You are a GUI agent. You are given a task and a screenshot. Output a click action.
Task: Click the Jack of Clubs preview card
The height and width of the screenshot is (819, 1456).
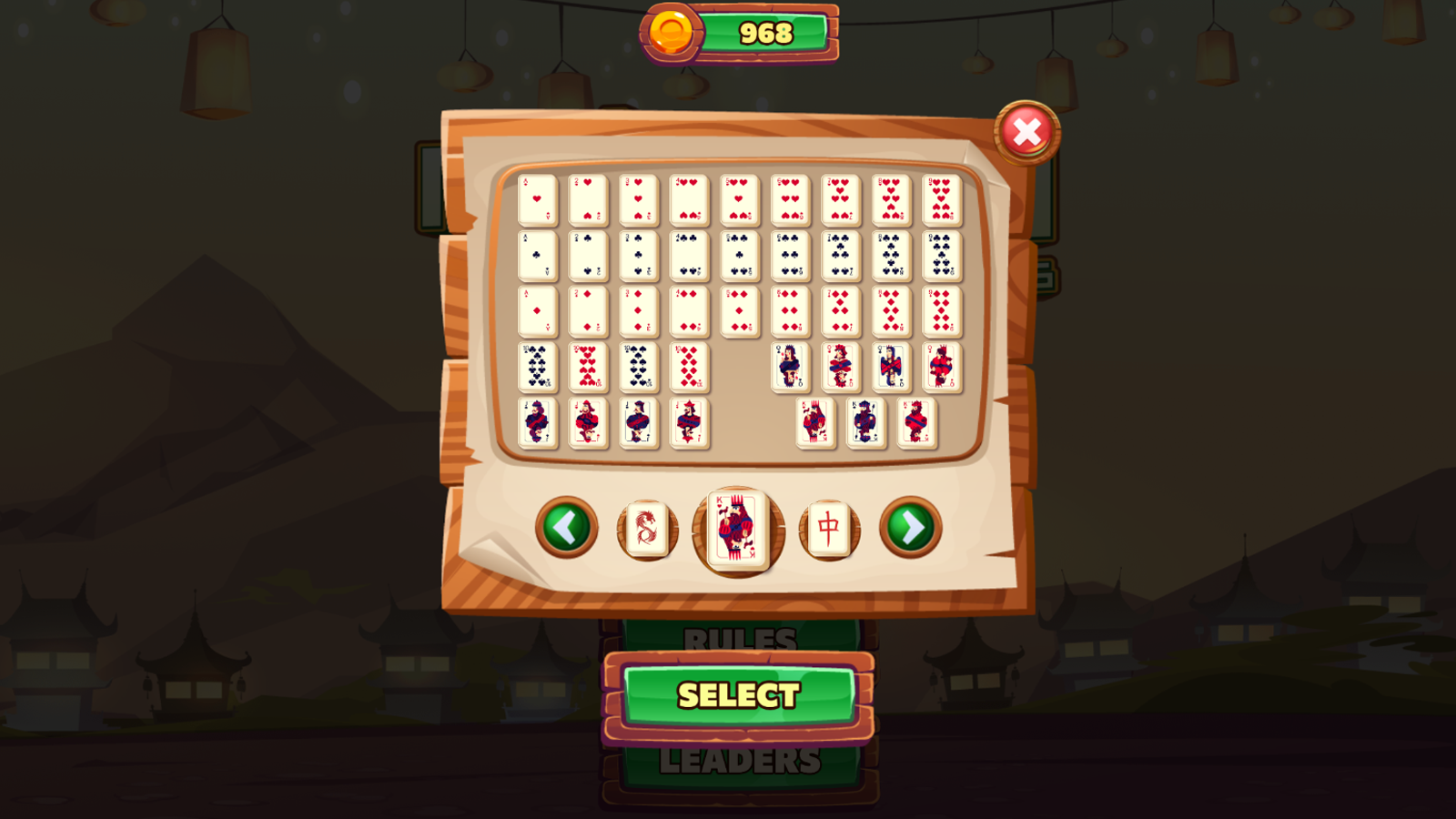537,423
